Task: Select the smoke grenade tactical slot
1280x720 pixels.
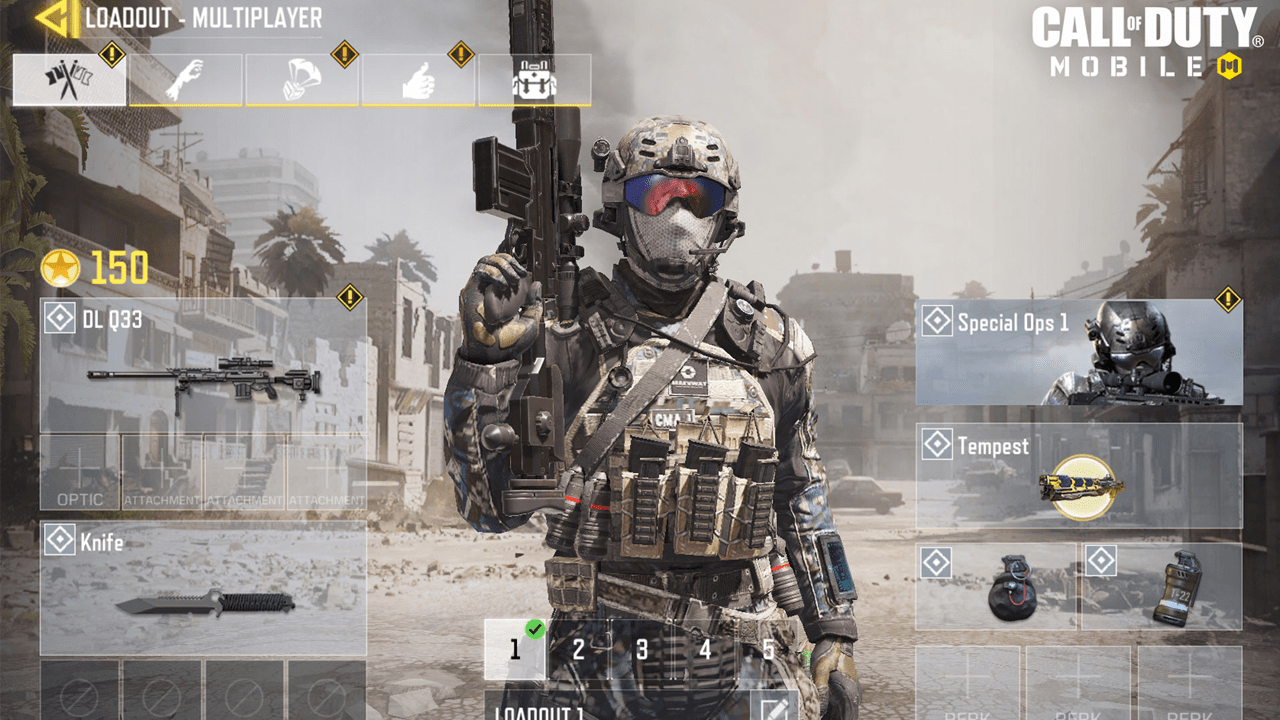Action: (x=1162, y=587)
